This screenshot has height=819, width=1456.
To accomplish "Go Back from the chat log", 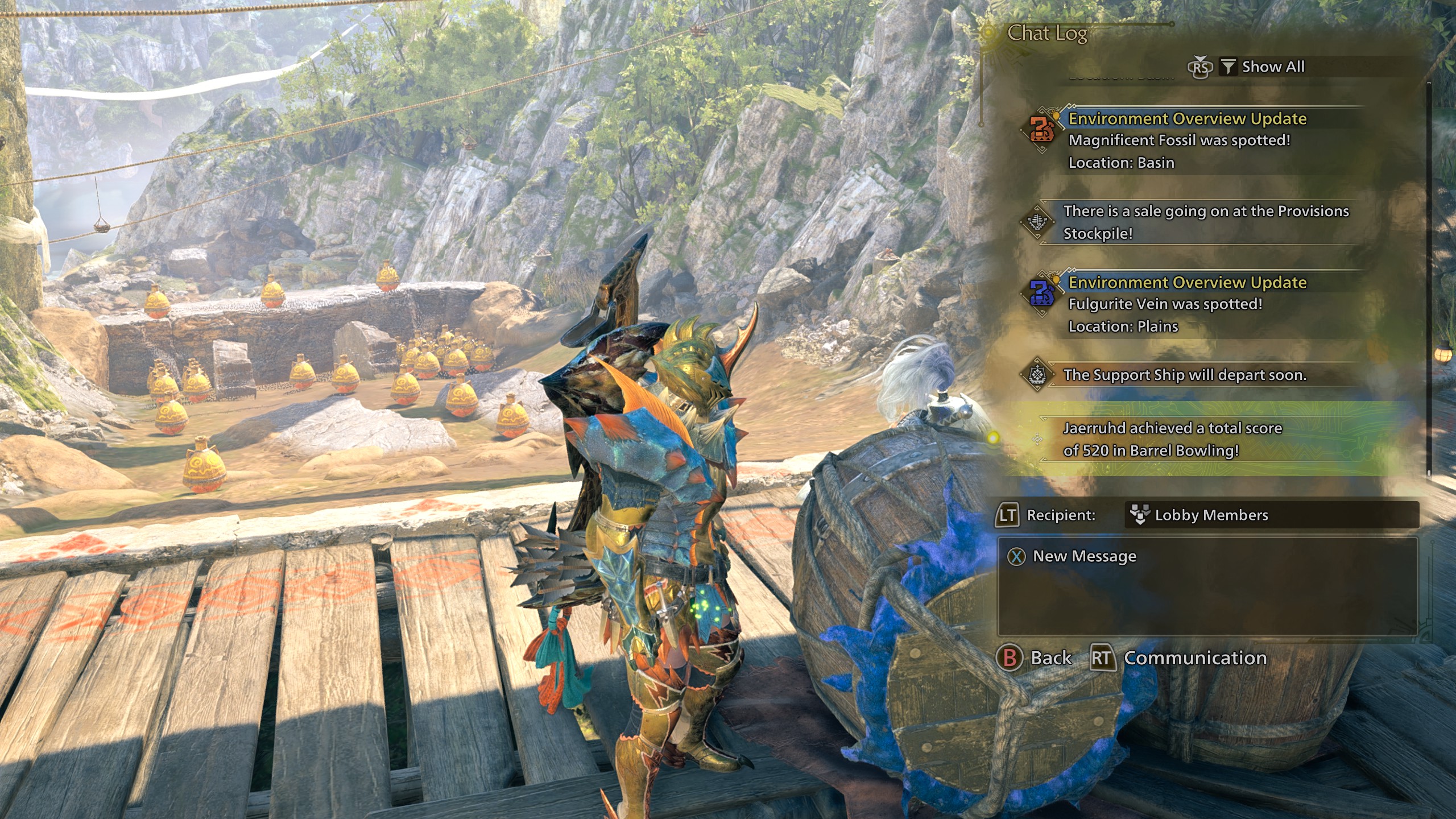I will tap(1035, 658).
